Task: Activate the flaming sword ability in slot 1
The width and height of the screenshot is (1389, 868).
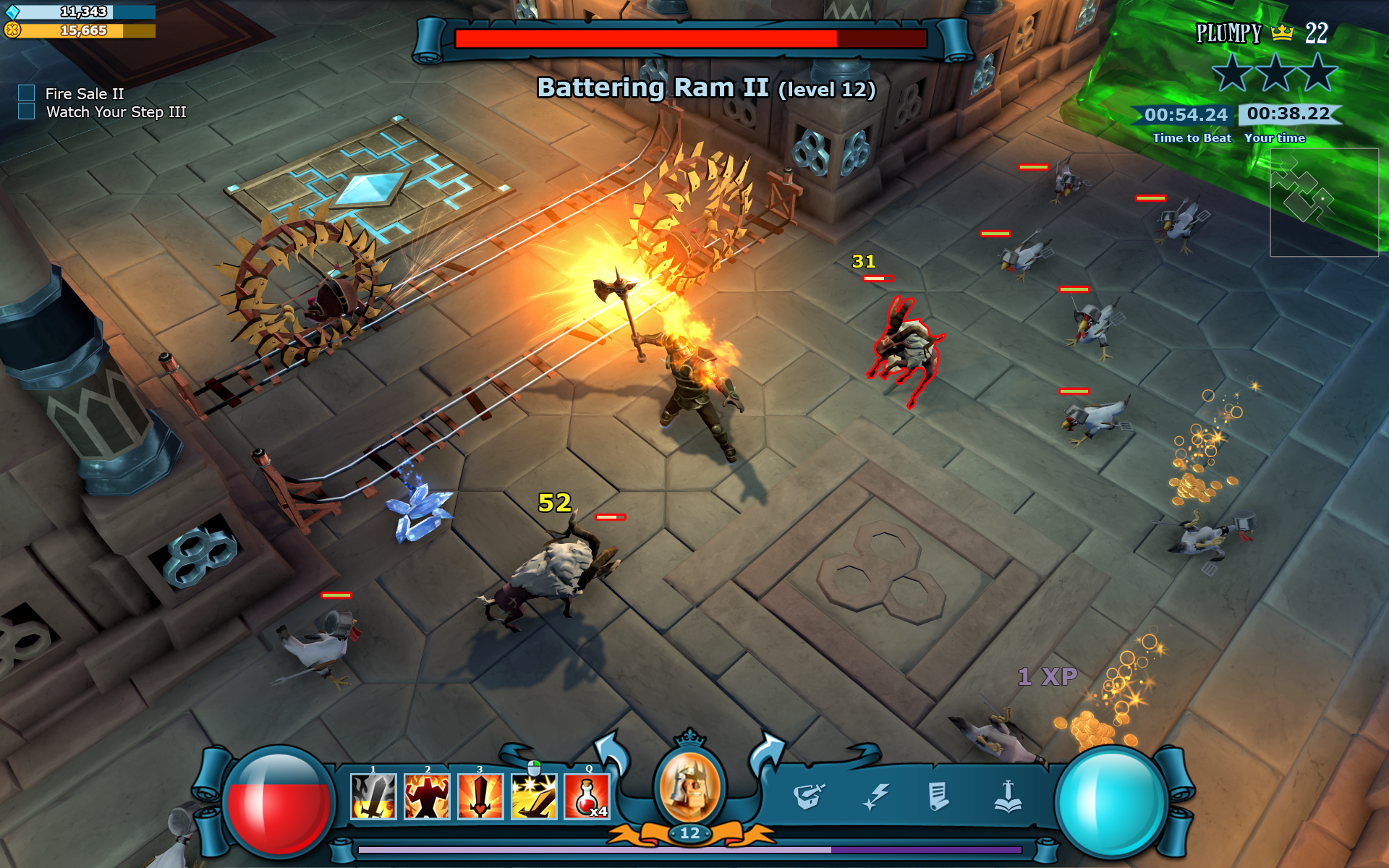Action: pos(373,796)
